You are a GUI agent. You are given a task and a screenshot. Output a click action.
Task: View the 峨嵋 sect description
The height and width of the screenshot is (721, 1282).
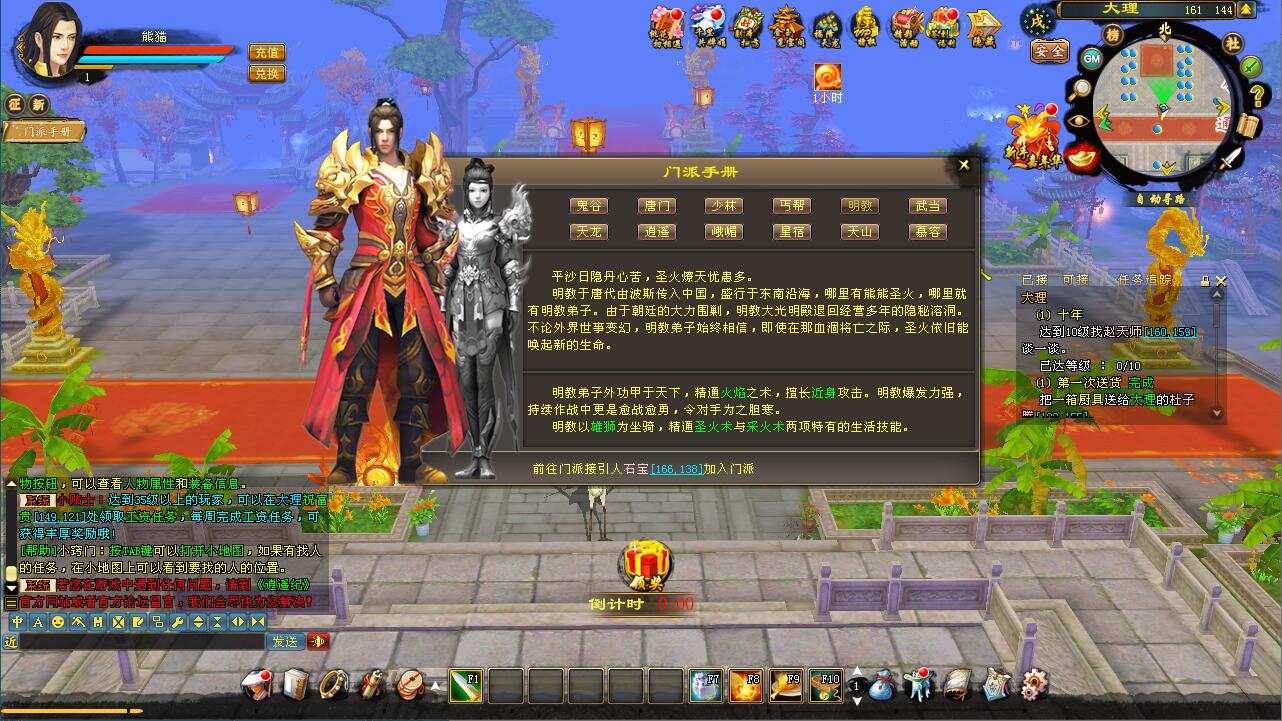coord(723,232)
